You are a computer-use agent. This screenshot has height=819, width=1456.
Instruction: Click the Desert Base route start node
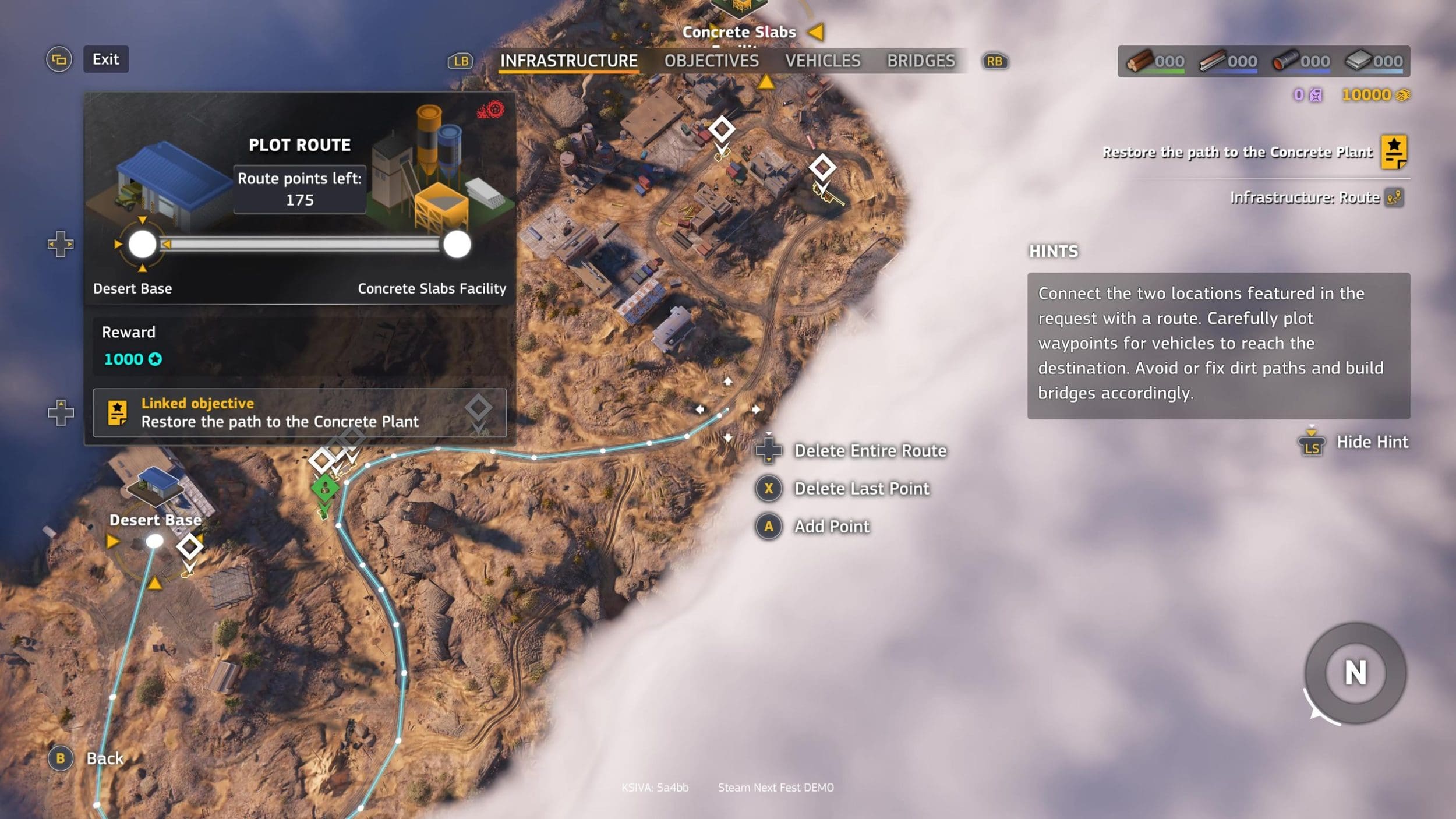tap(142, 244)
